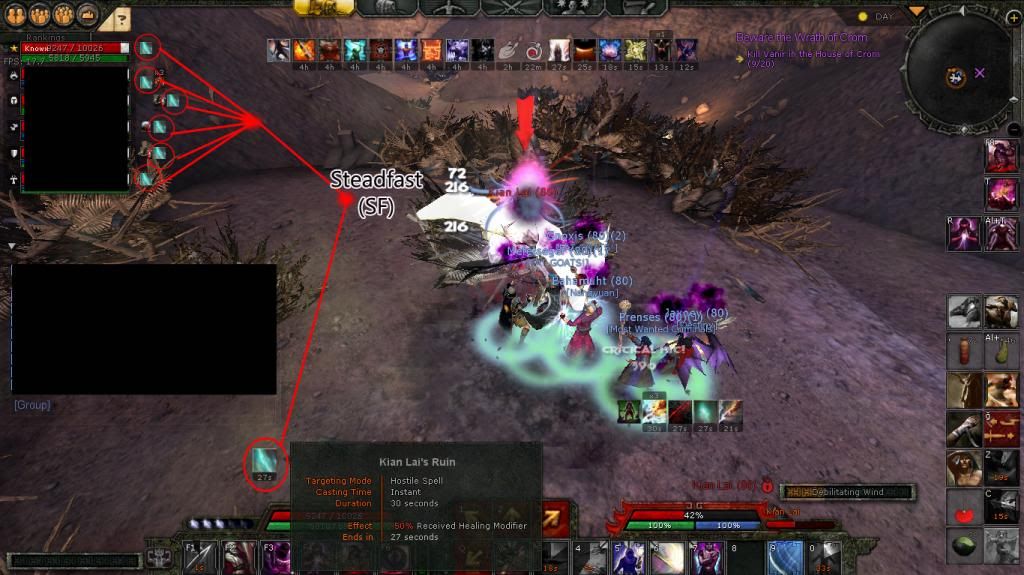Activate the ability bound to Alt+T

click(1002, 232)
